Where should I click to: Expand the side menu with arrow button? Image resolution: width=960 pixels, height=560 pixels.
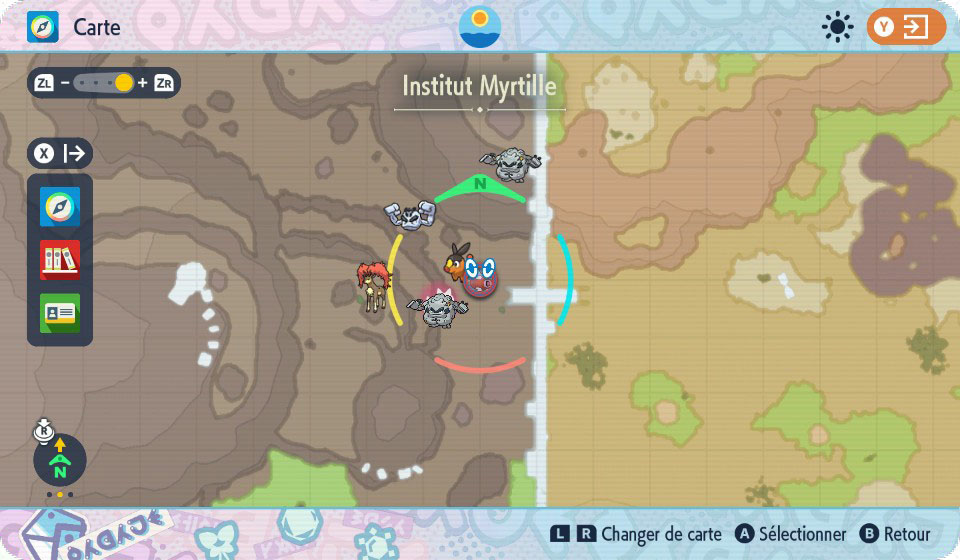tap(60, 153)
